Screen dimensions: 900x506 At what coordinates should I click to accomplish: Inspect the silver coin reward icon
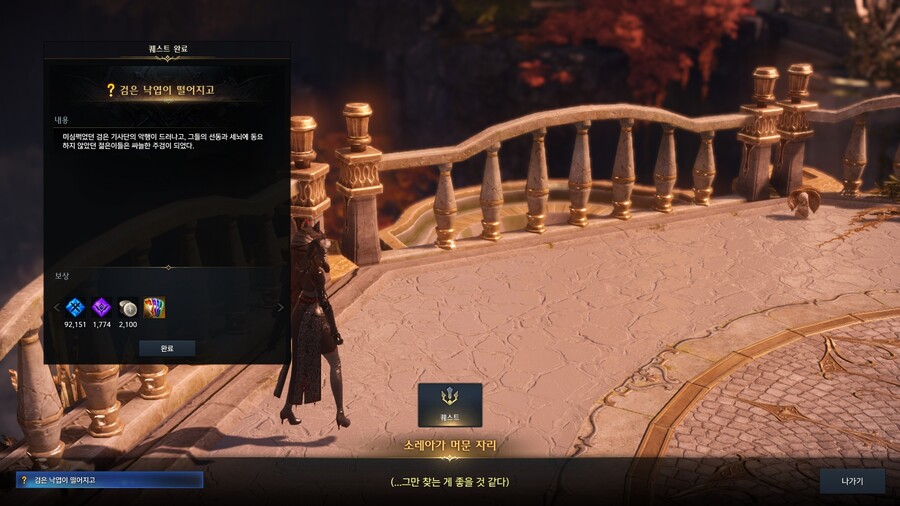(x=127, y=308)
